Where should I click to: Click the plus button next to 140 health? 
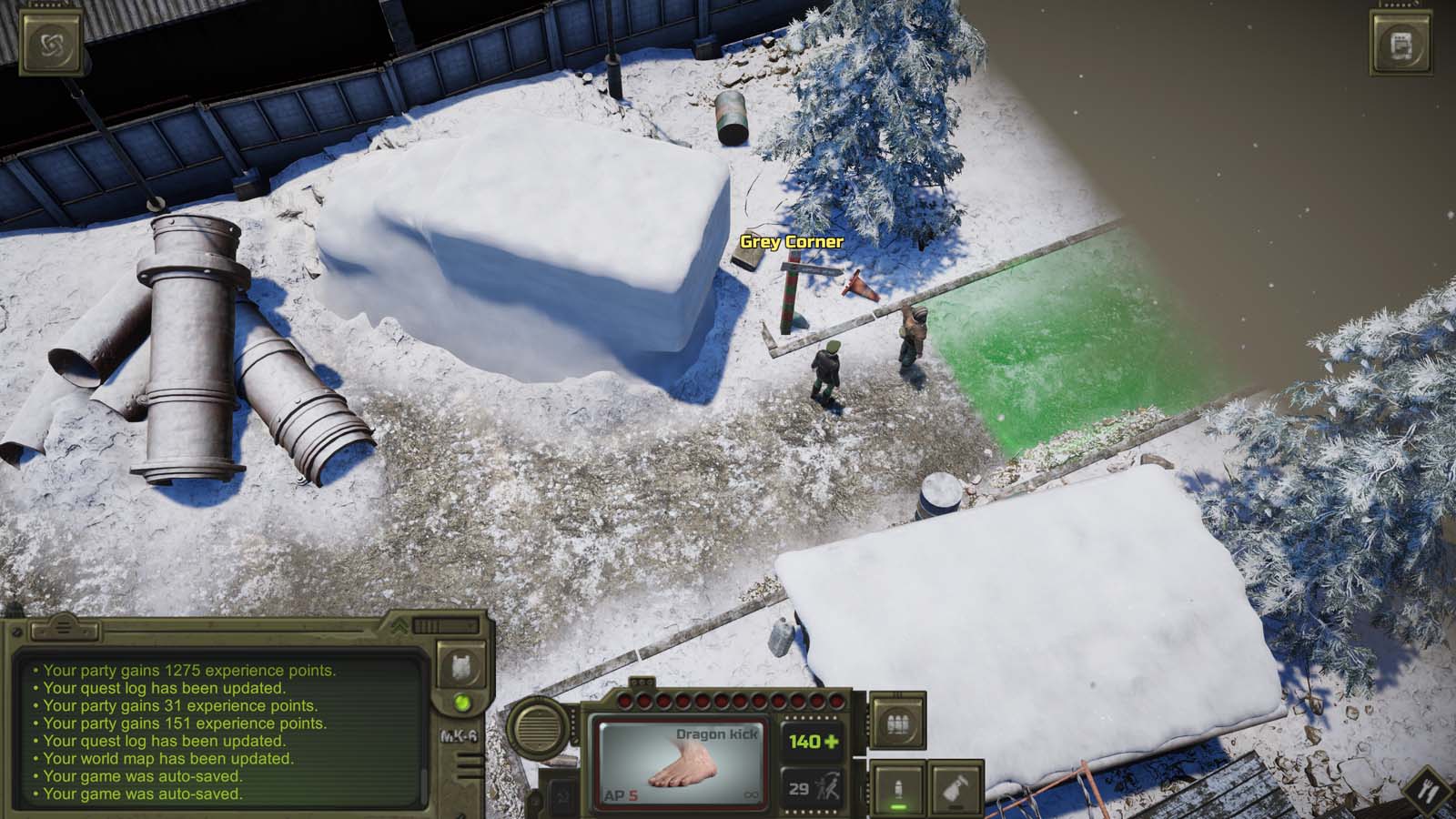pos(833,742)
